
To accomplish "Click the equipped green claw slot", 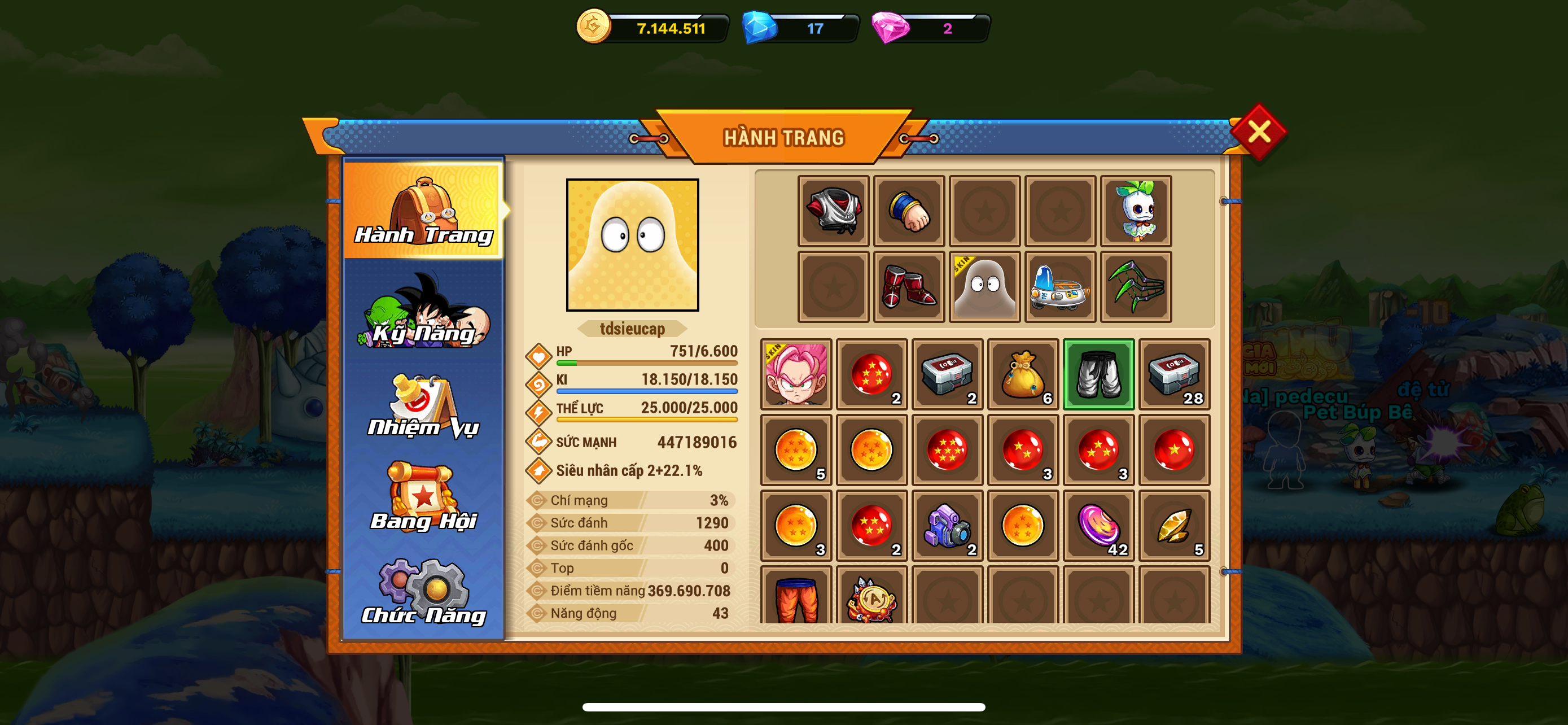I will click(1135, 287).
